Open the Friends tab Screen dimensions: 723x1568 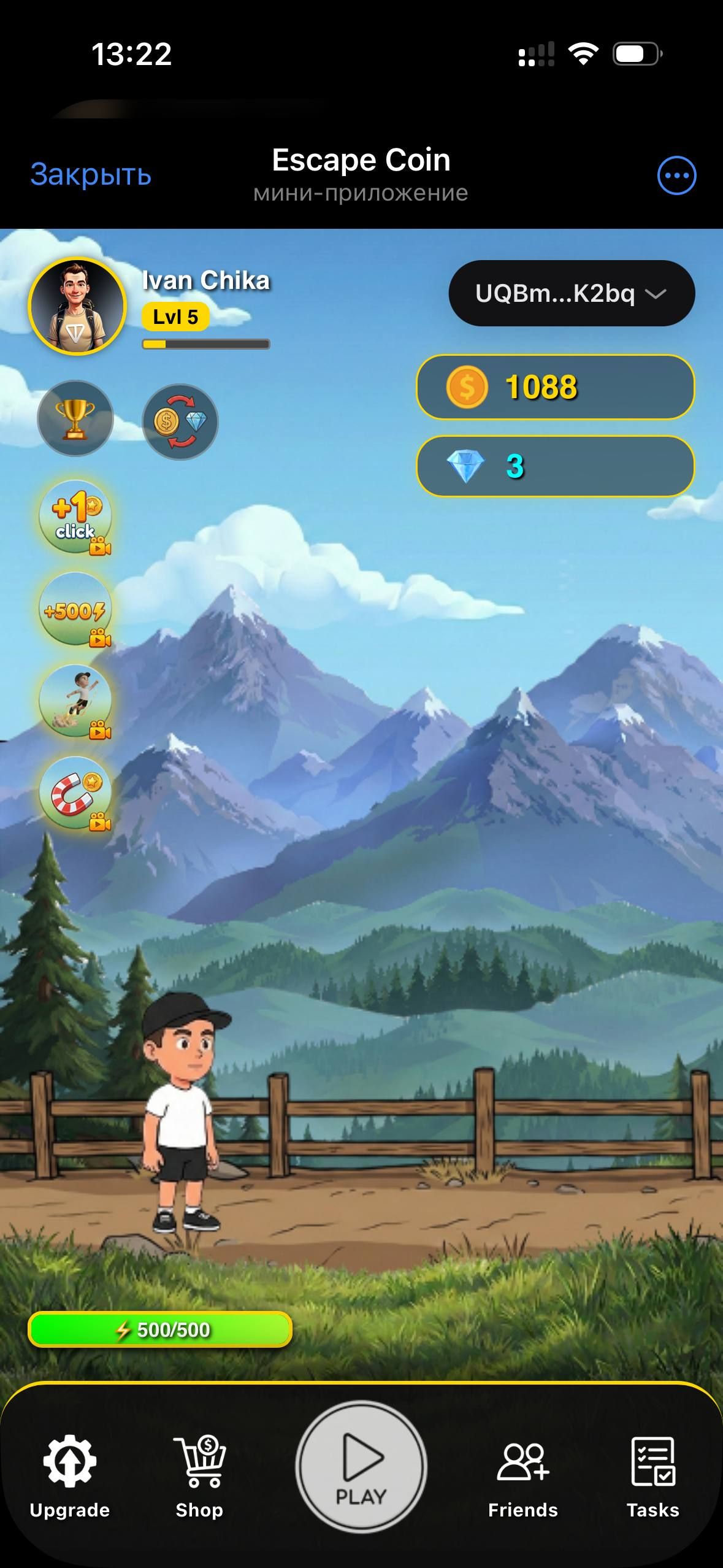522,1475
